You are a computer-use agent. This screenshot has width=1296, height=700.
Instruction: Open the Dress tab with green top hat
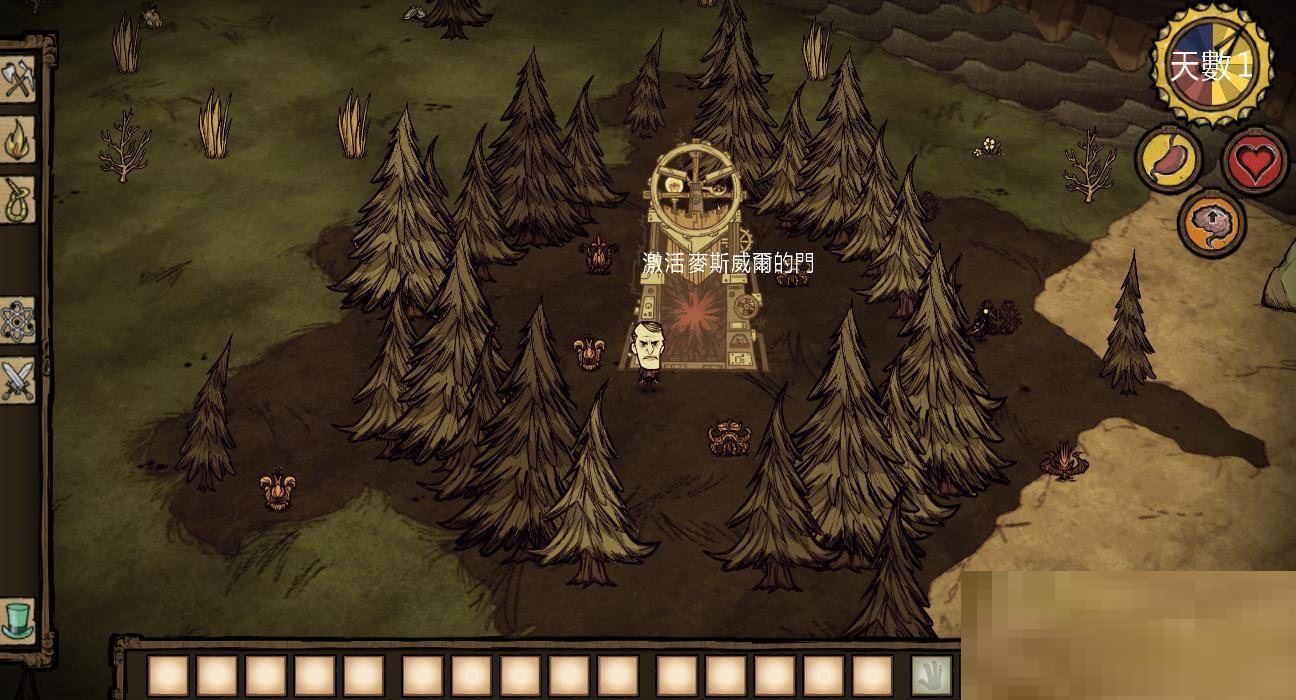click(17, 620)
